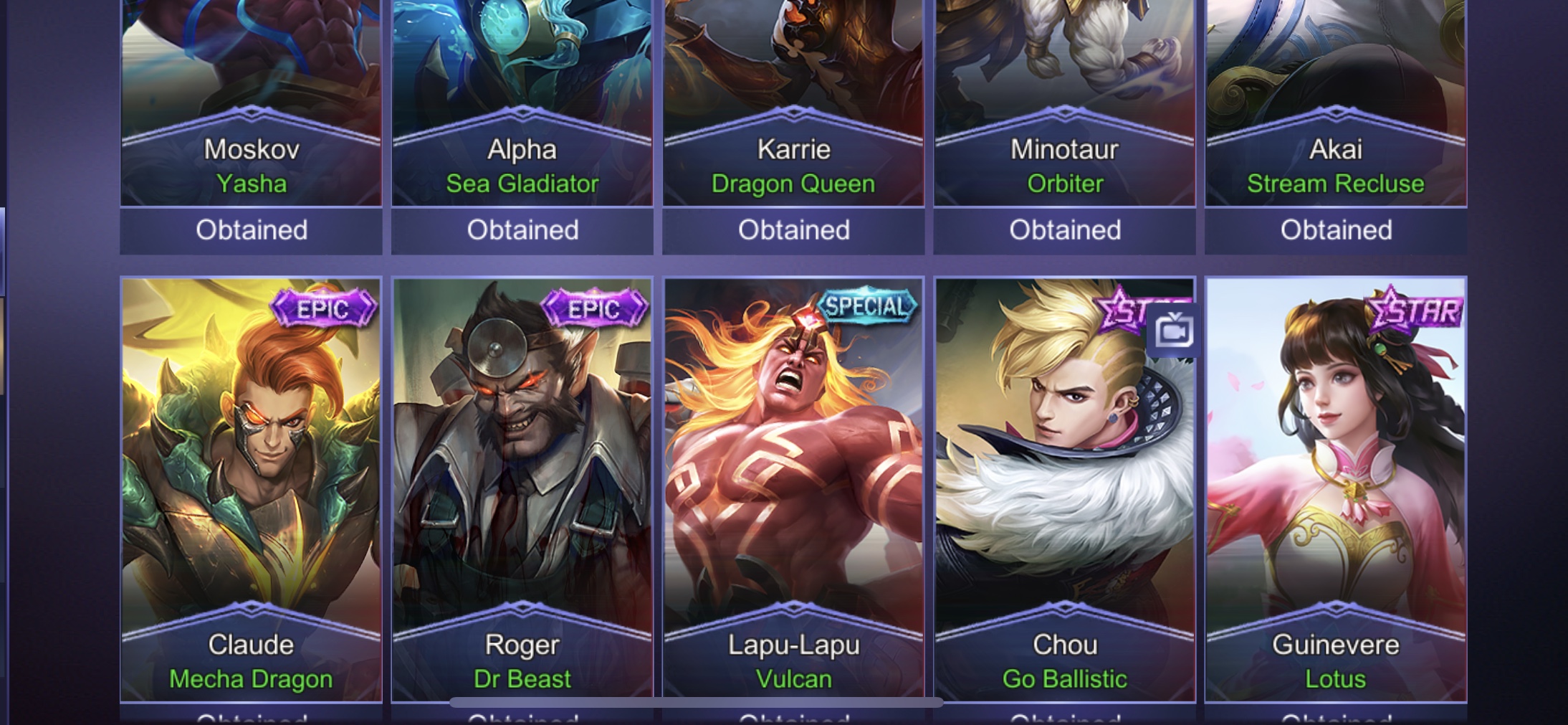
Task: Open the Karrie Dragon Queen skin card
Action: [x=793, y=108]
